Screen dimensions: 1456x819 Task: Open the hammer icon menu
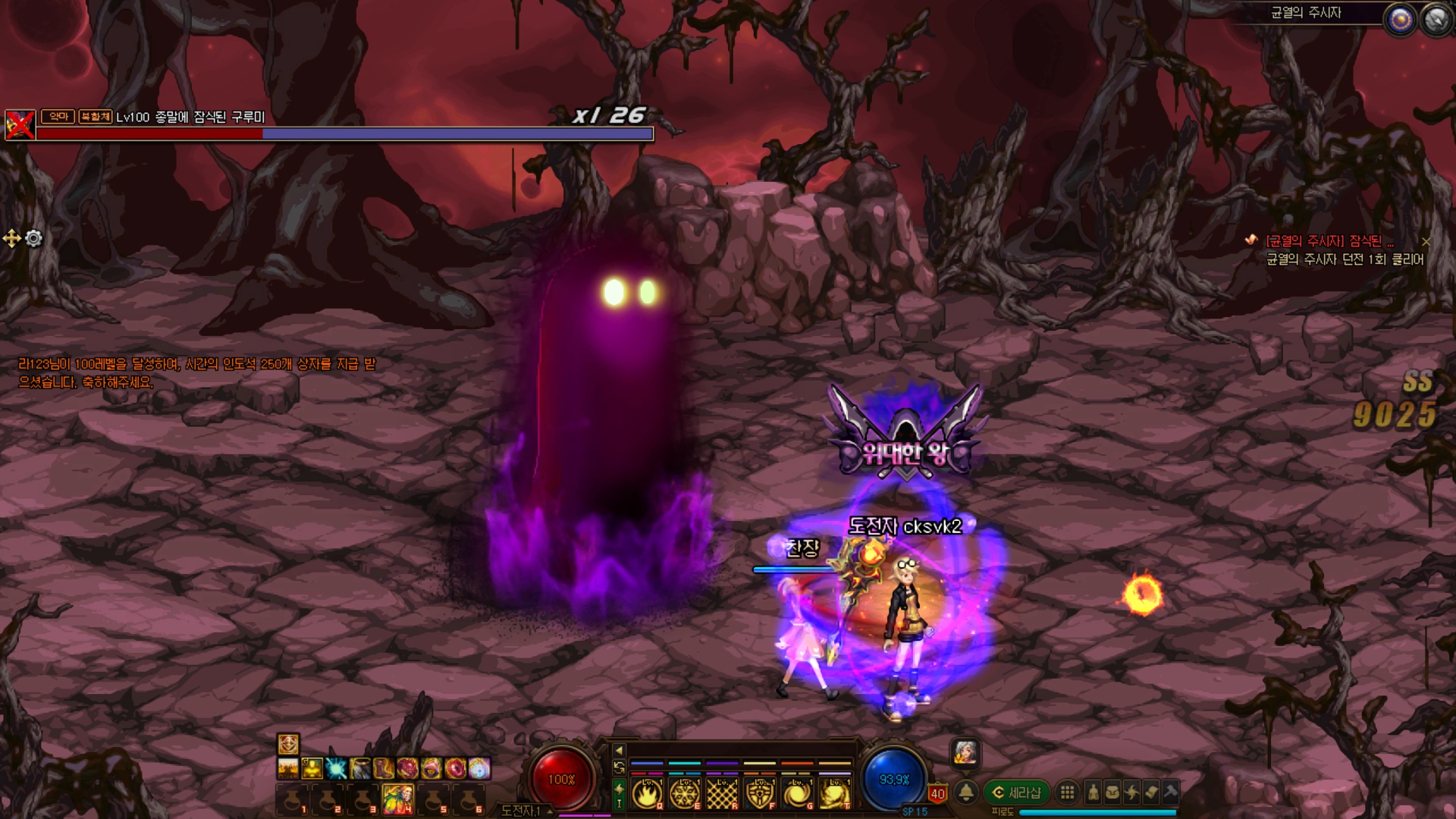point(1170,792)
